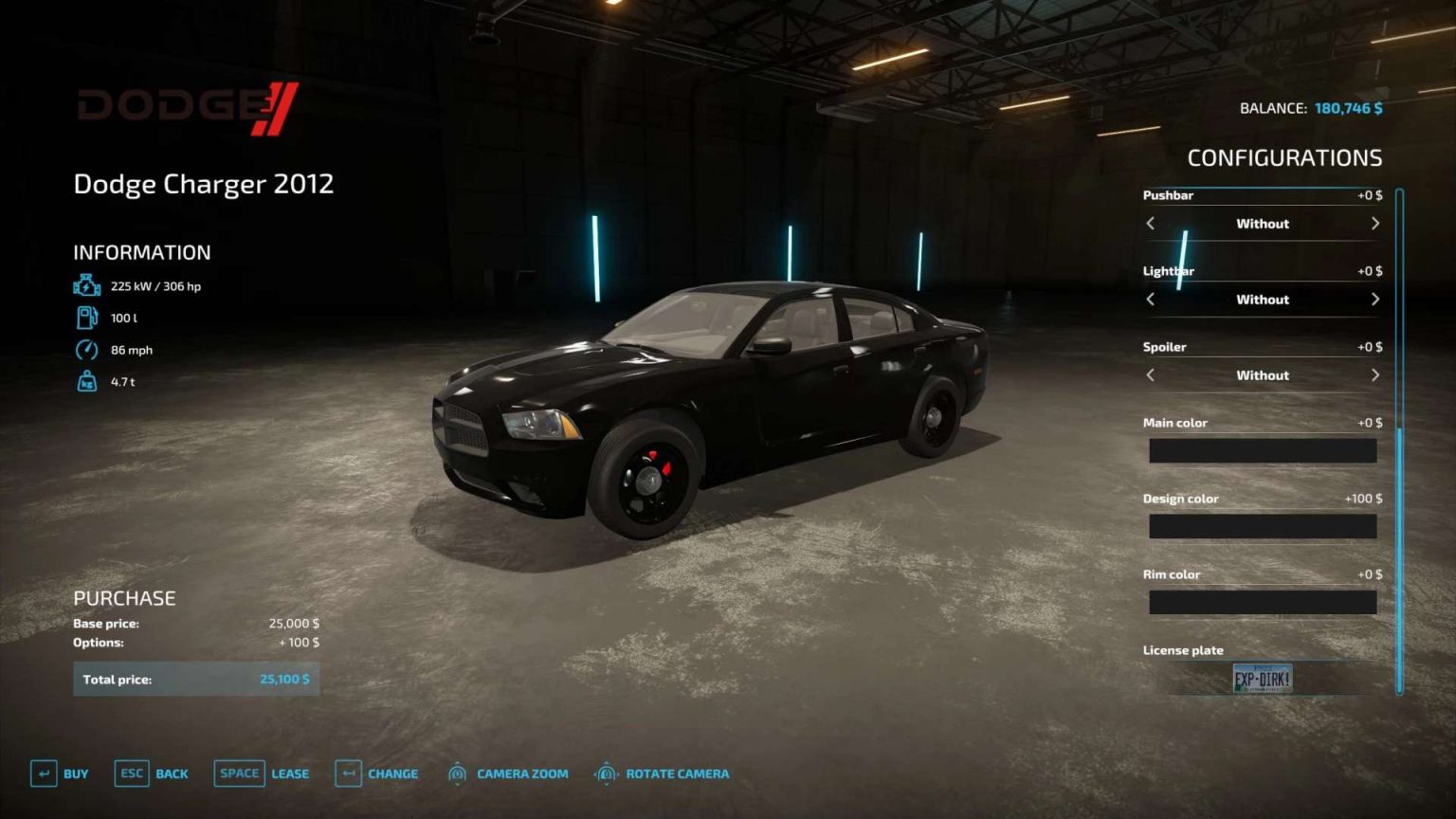Screen dimensions: 1456x819
Task: Click the CHANGE button
Action: click(x=392, y=773)
